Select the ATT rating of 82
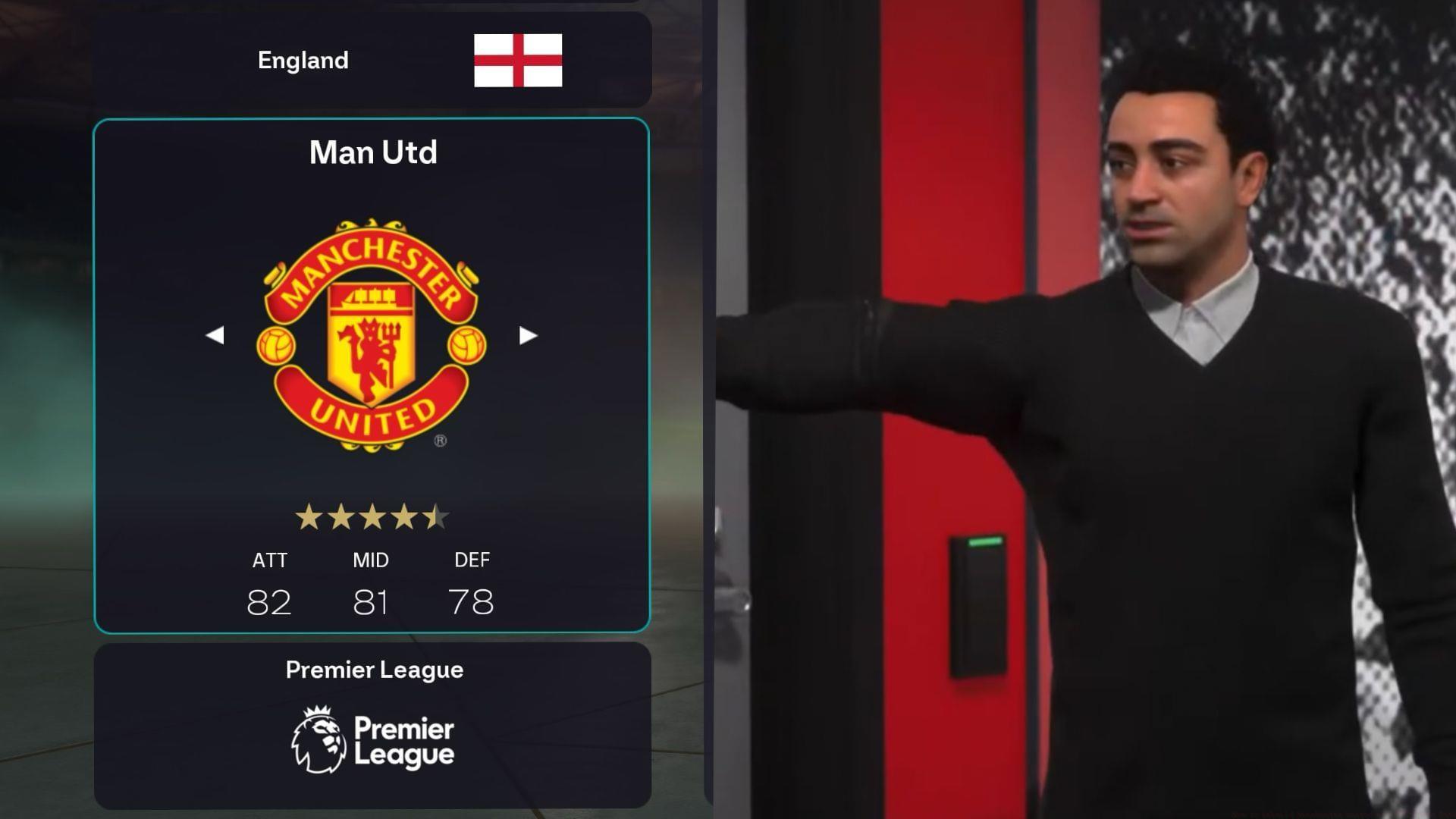 pos(269,601)
